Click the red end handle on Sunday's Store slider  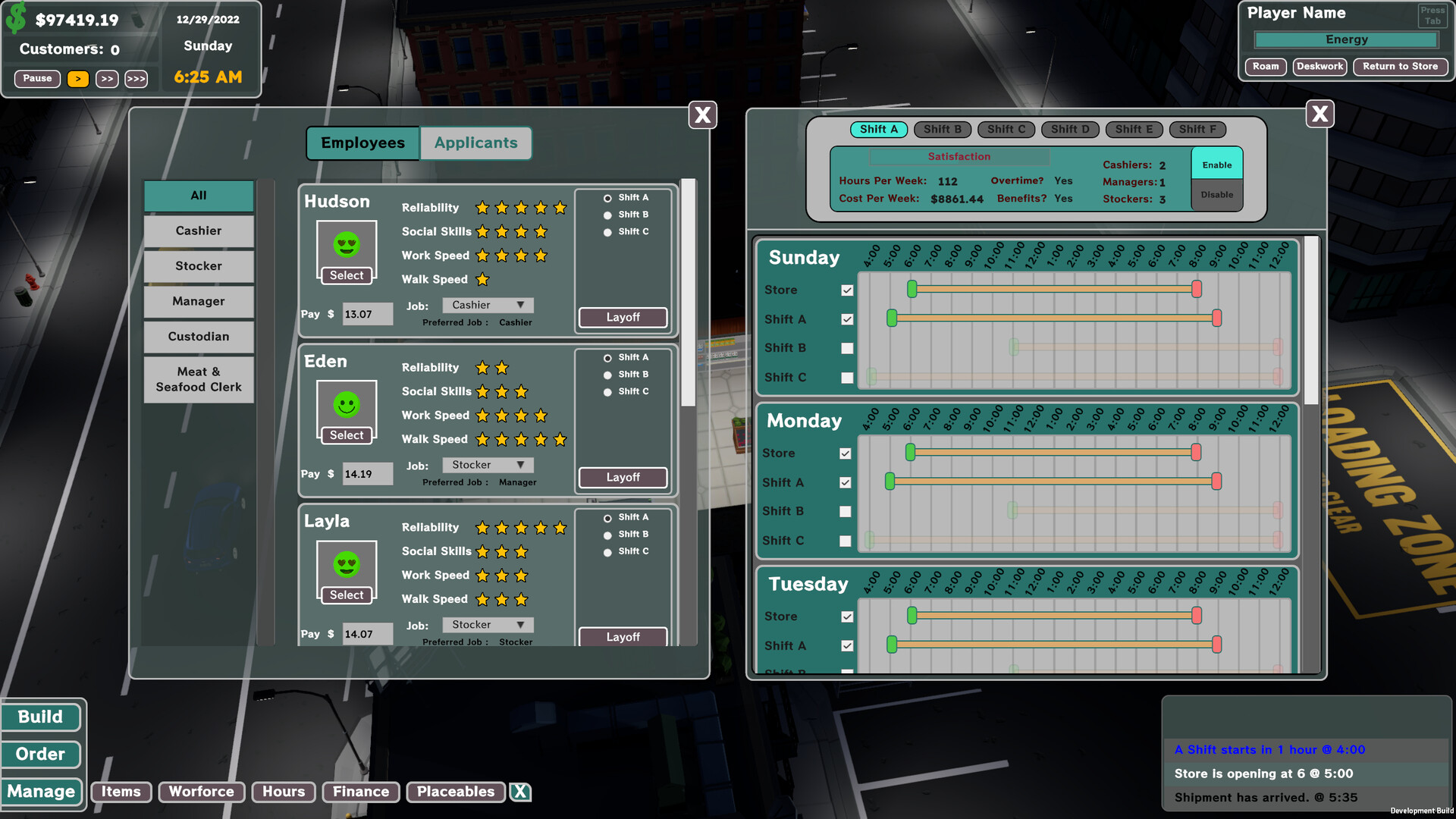point(1197,290)
